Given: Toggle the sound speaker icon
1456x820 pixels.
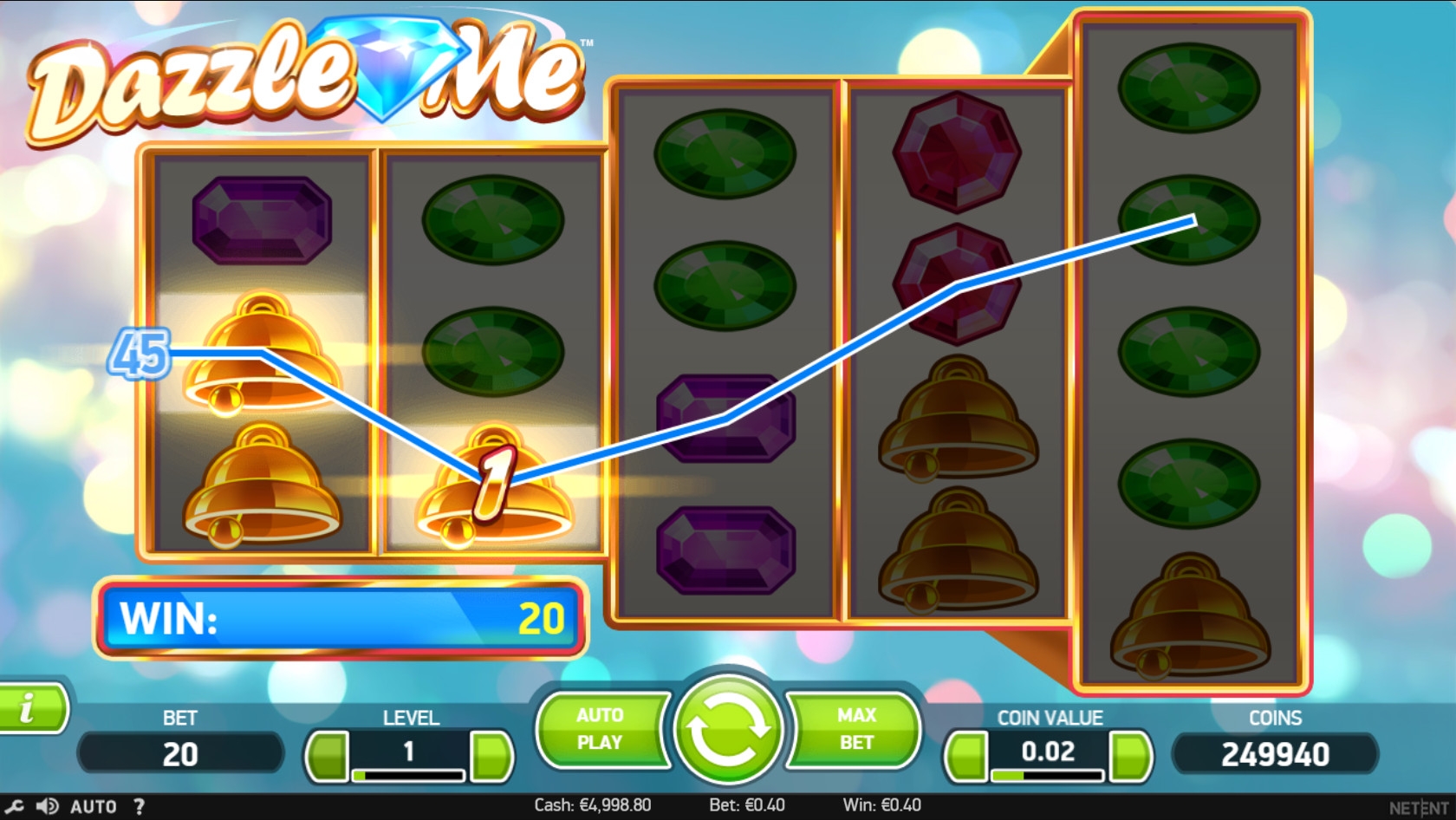Looking at the screenshot, I should click(x=47, y=807).
